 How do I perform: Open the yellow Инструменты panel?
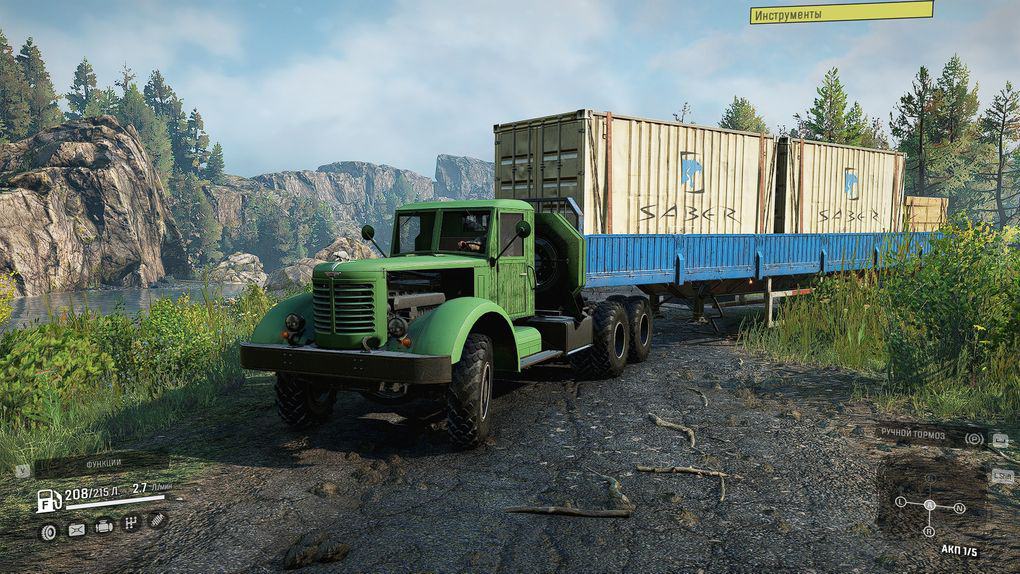841,12
